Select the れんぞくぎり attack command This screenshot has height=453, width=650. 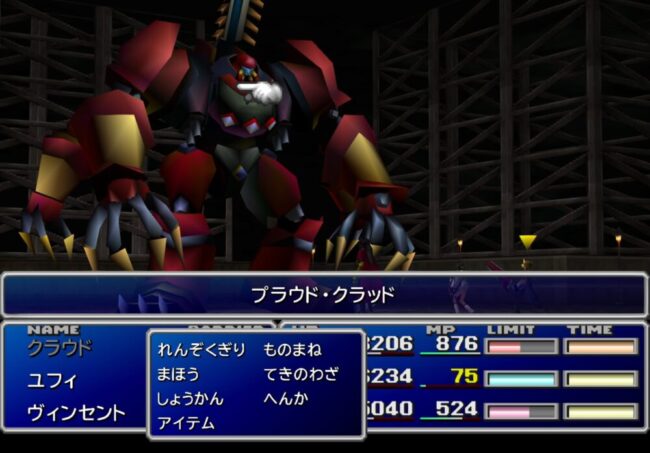200,350
